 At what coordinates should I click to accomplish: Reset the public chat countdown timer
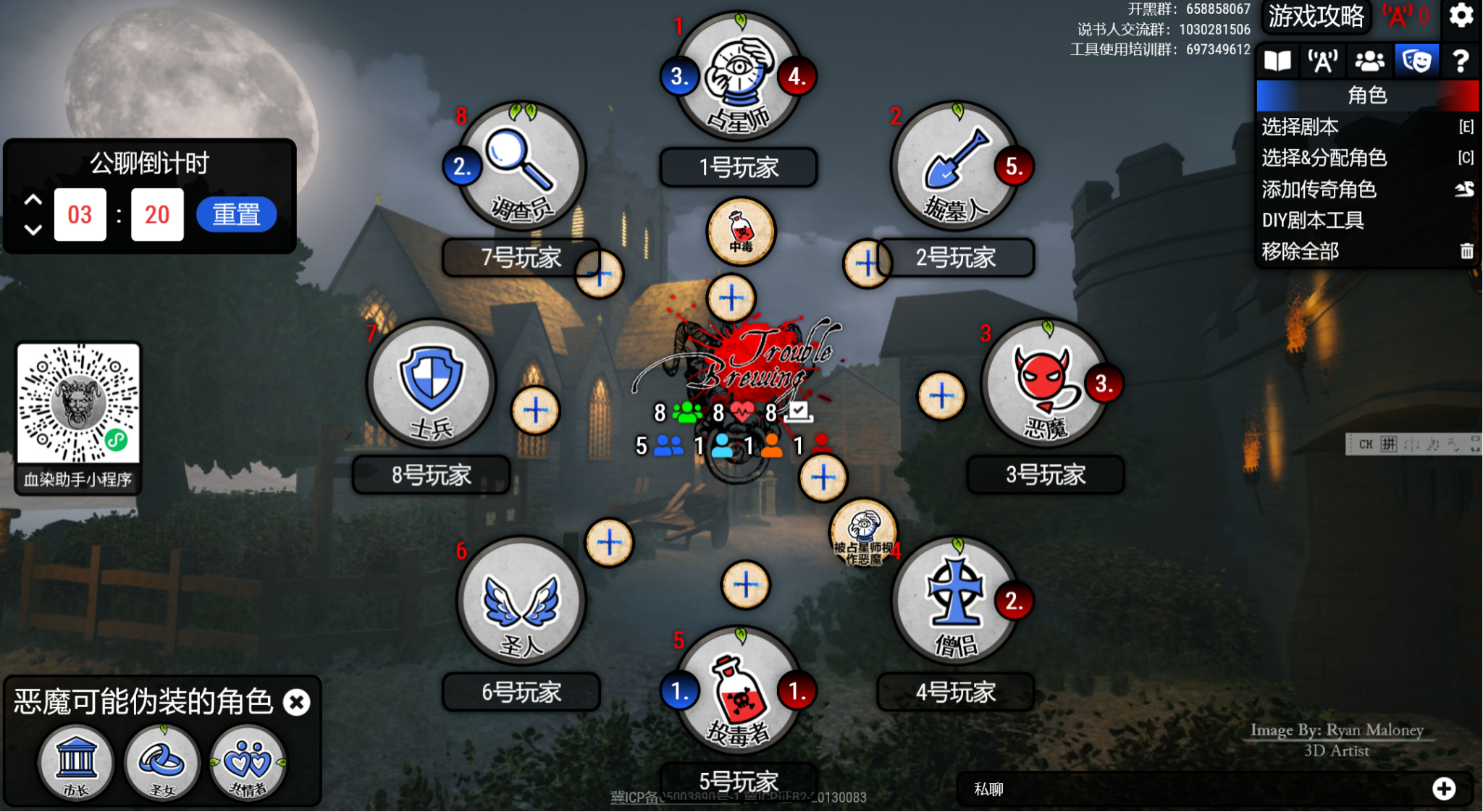pyautogui.click(x=236, y=215)
